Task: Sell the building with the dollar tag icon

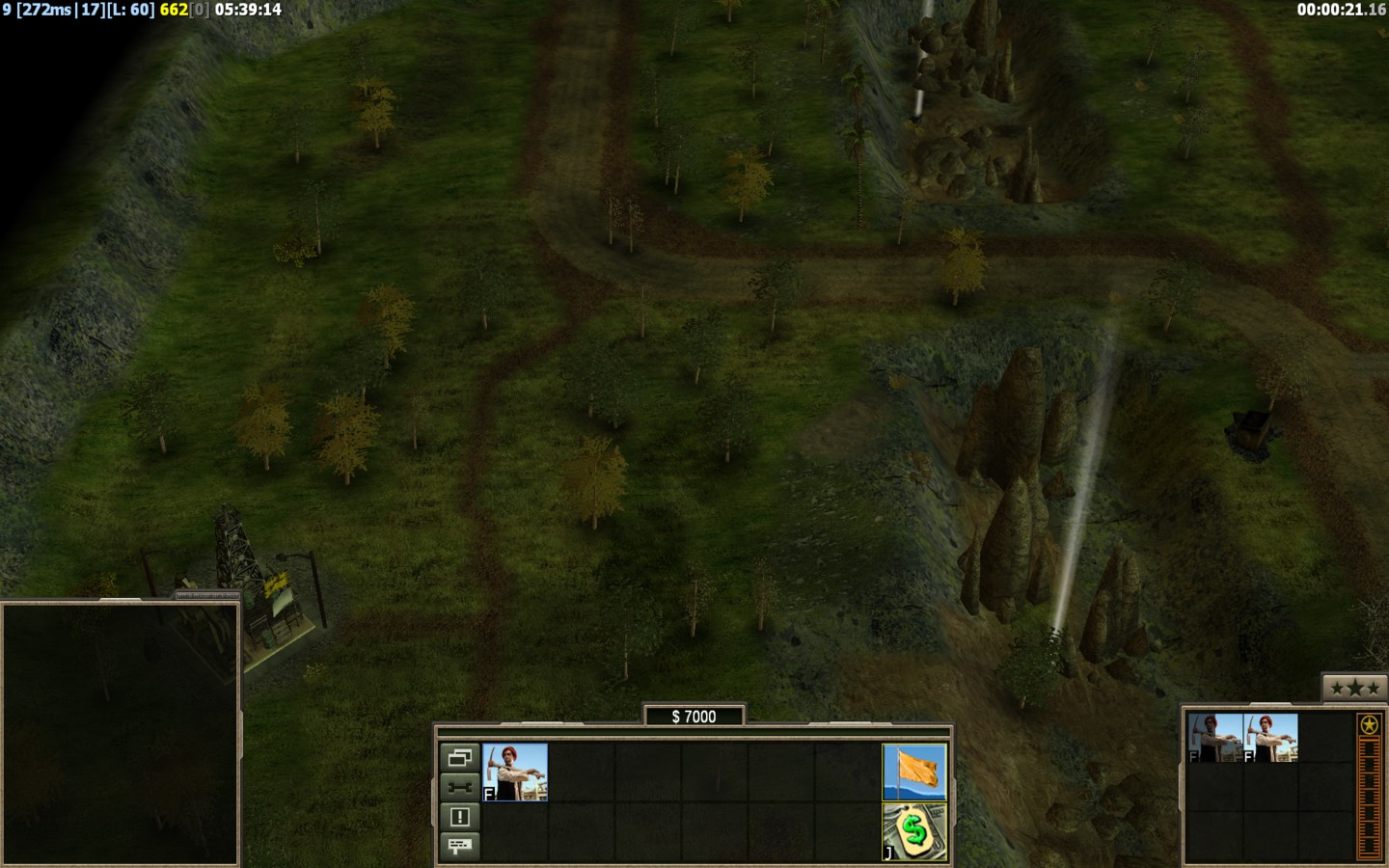Action: pyautogui.click(x=914, y=831)
